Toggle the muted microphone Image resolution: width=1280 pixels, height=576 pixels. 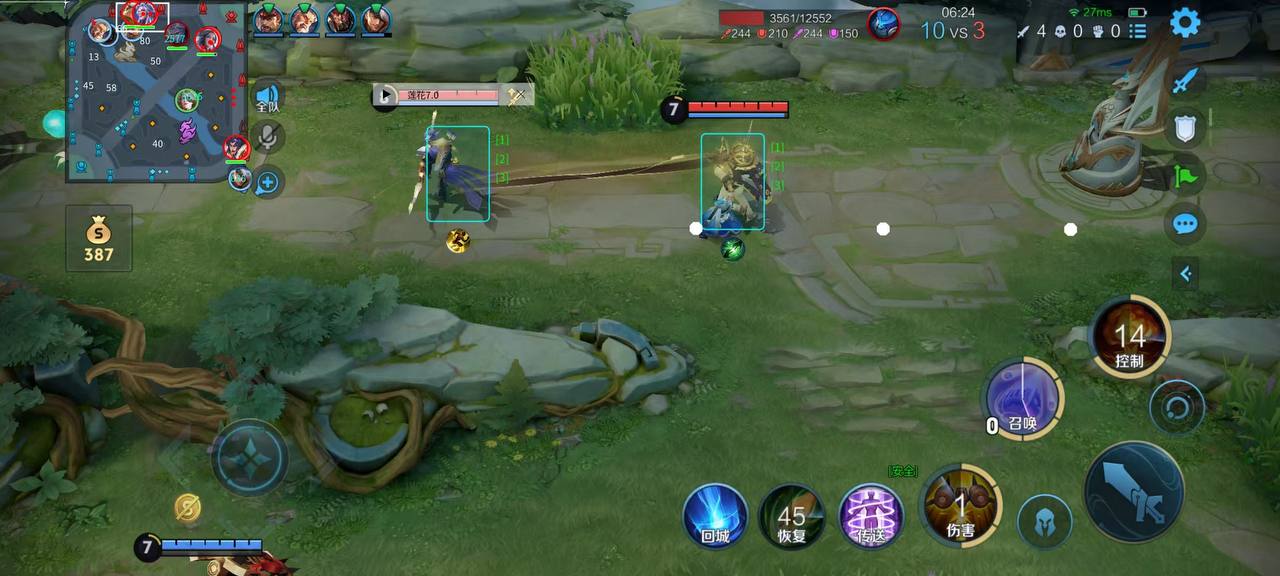267,138
